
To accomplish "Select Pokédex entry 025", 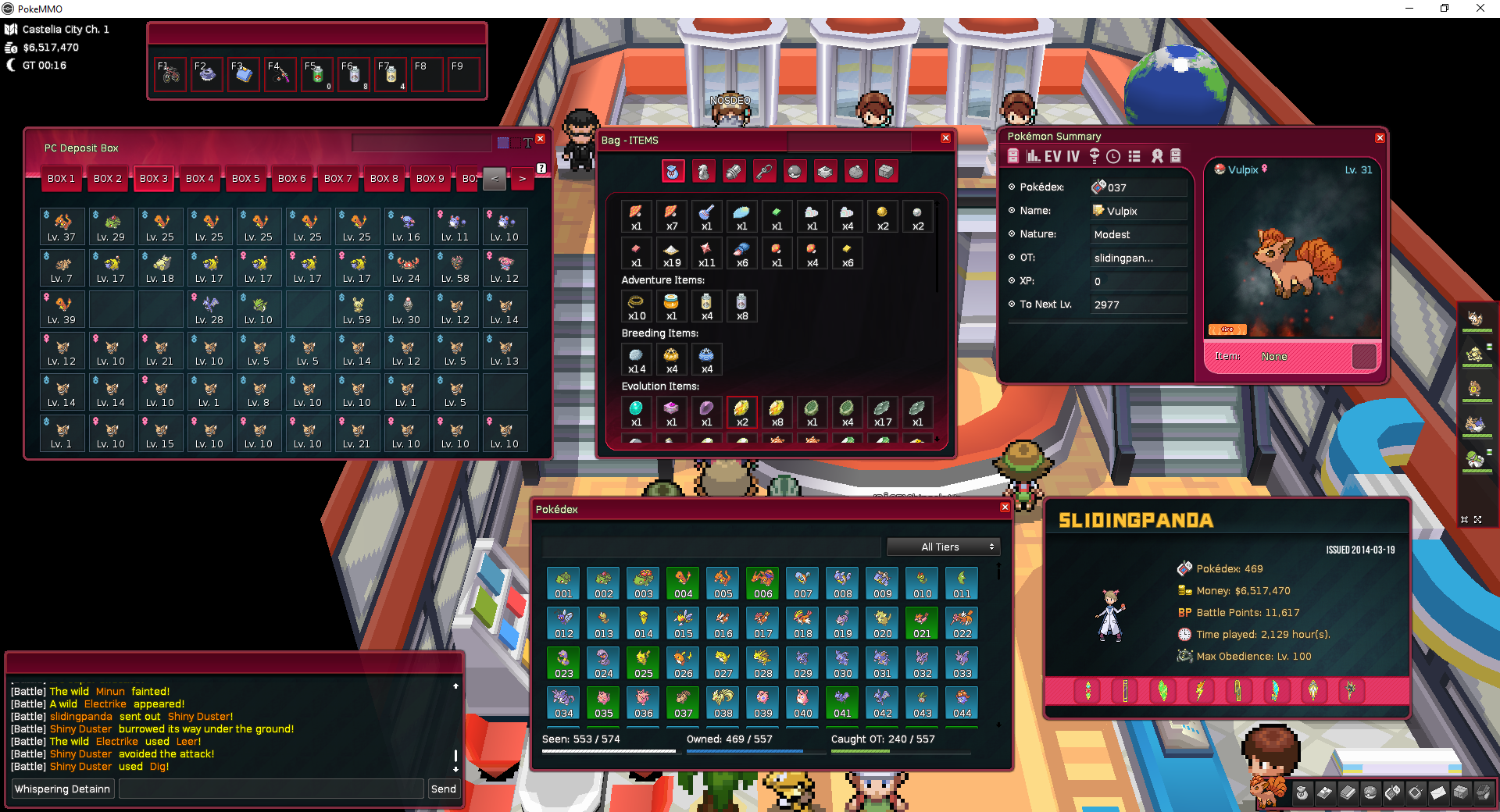I will coord(643,663).
